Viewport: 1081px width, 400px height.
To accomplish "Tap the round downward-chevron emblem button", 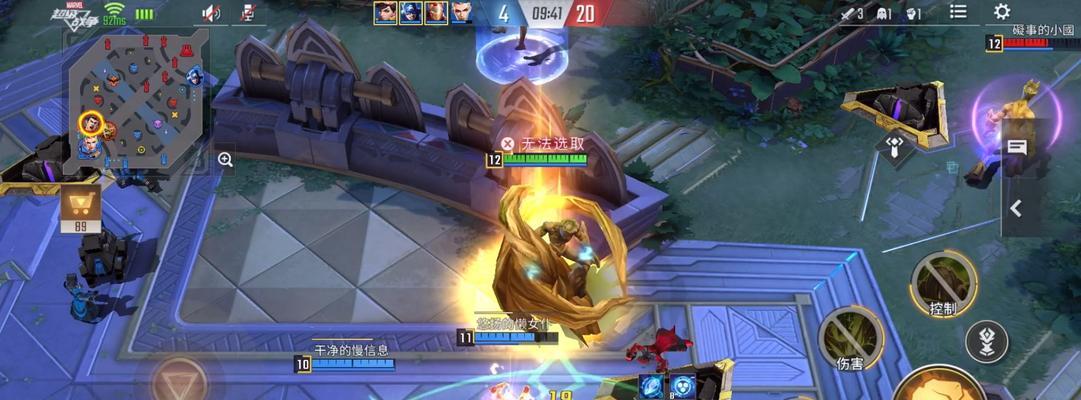I will pyautogui.click(x=986, y=341).
